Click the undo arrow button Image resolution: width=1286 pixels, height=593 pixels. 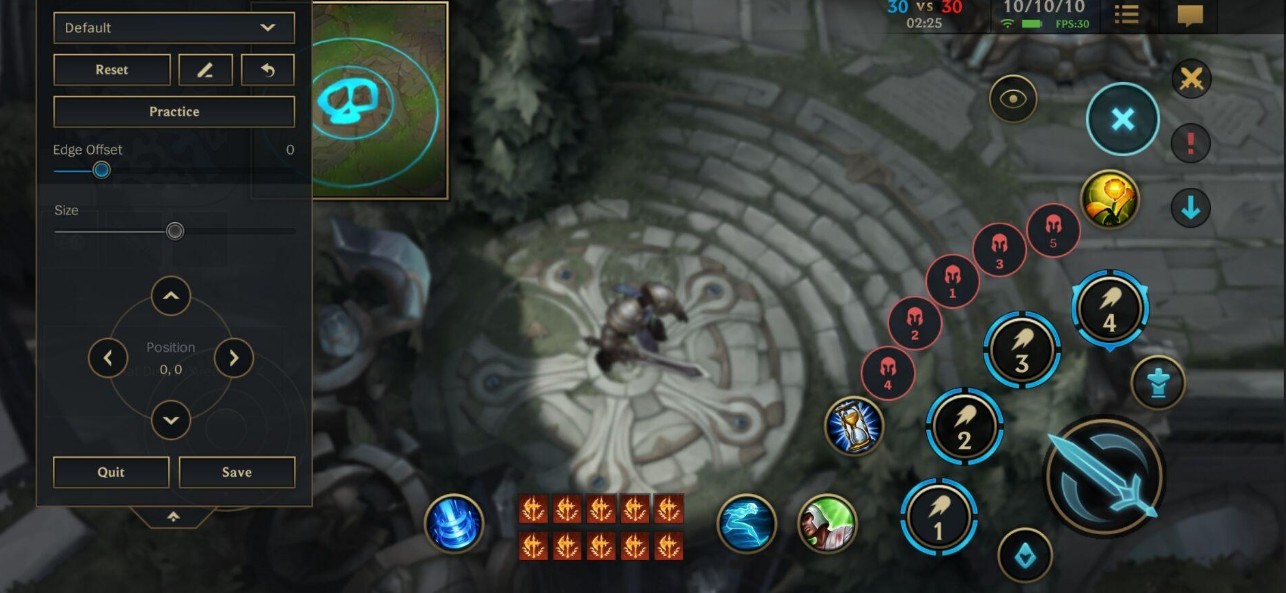pos(268,70)
